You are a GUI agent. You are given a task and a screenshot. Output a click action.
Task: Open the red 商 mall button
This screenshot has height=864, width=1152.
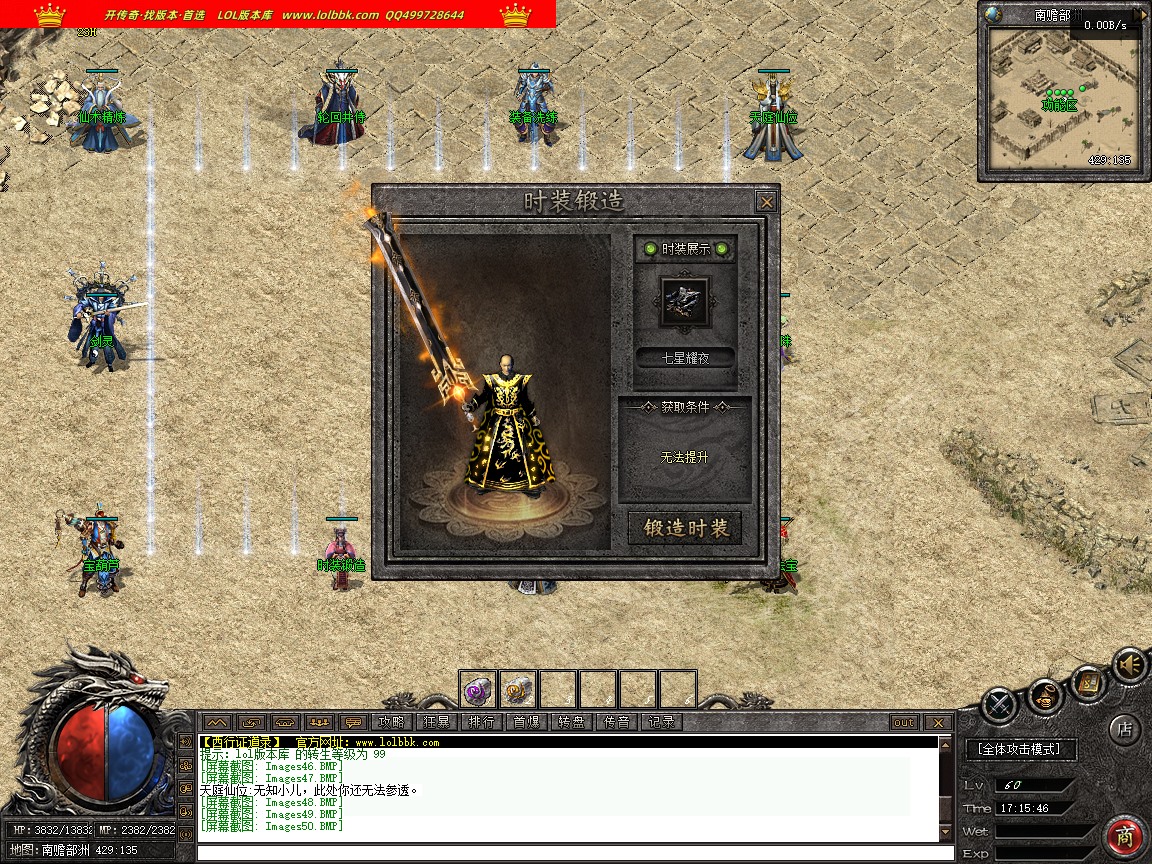pyautogui.click(x=1125, y=835)
